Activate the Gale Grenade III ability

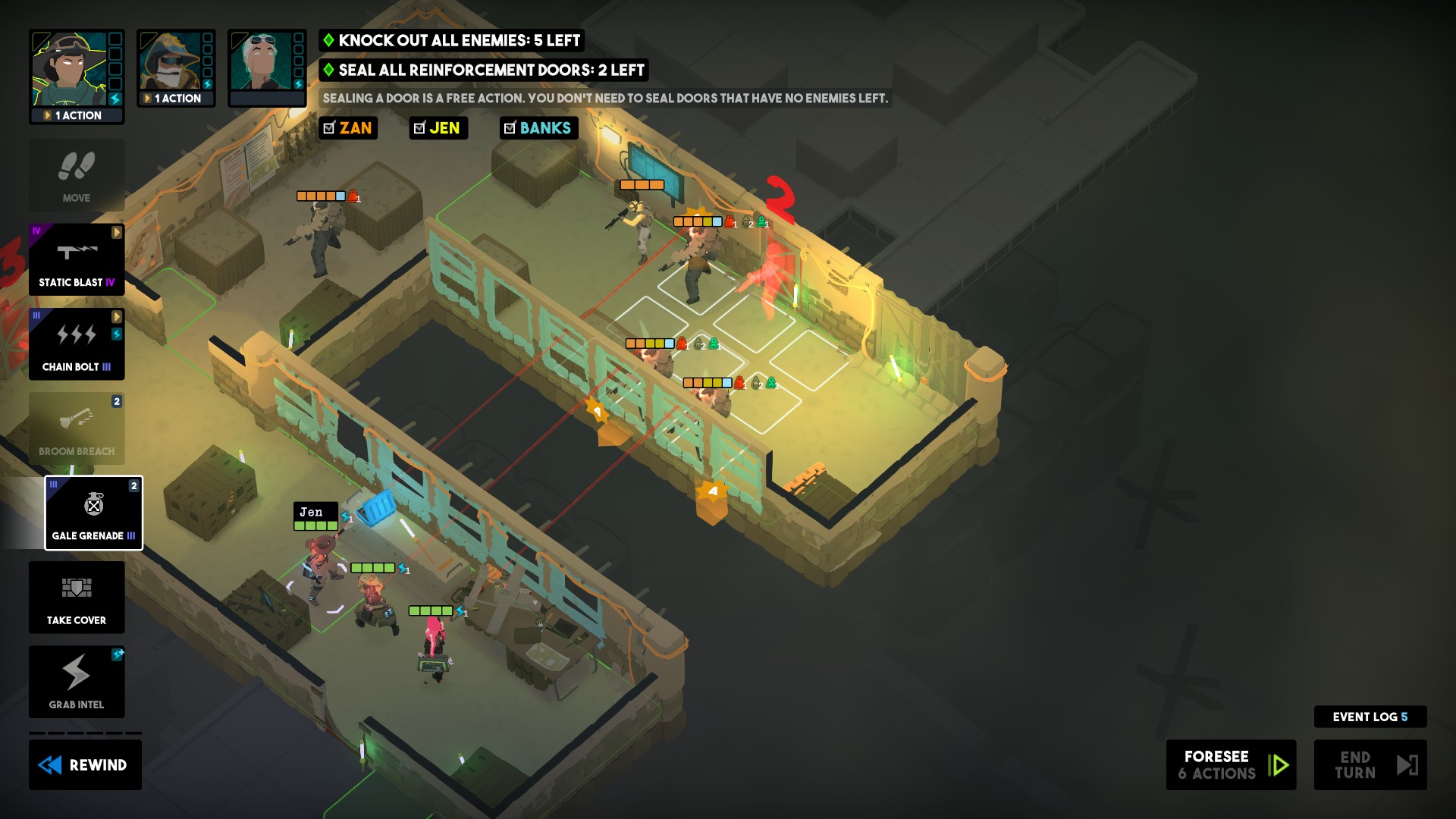coord(93,513)
